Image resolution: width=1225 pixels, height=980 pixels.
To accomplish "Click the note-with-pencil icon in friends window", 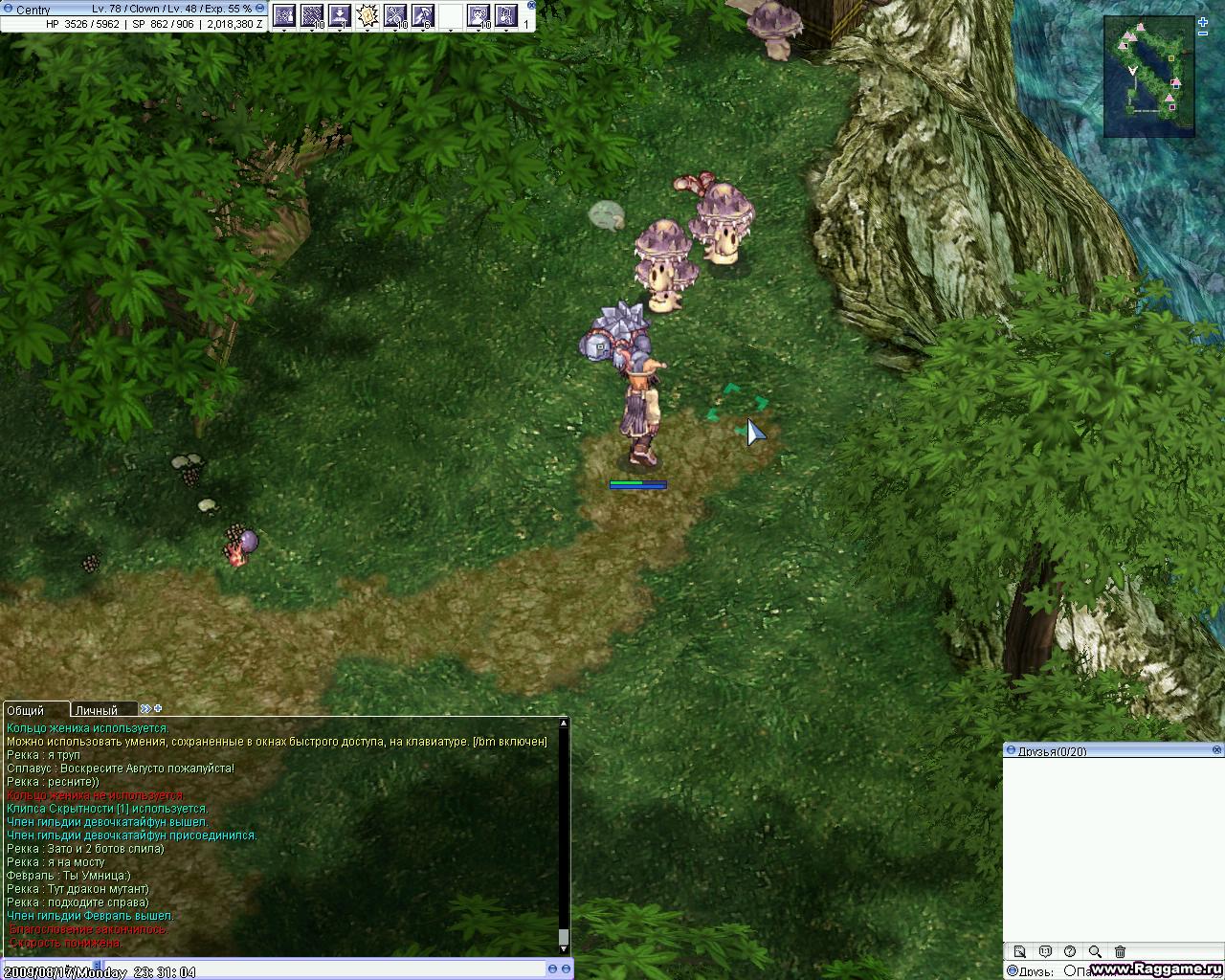I will [x=1020, y=951].
